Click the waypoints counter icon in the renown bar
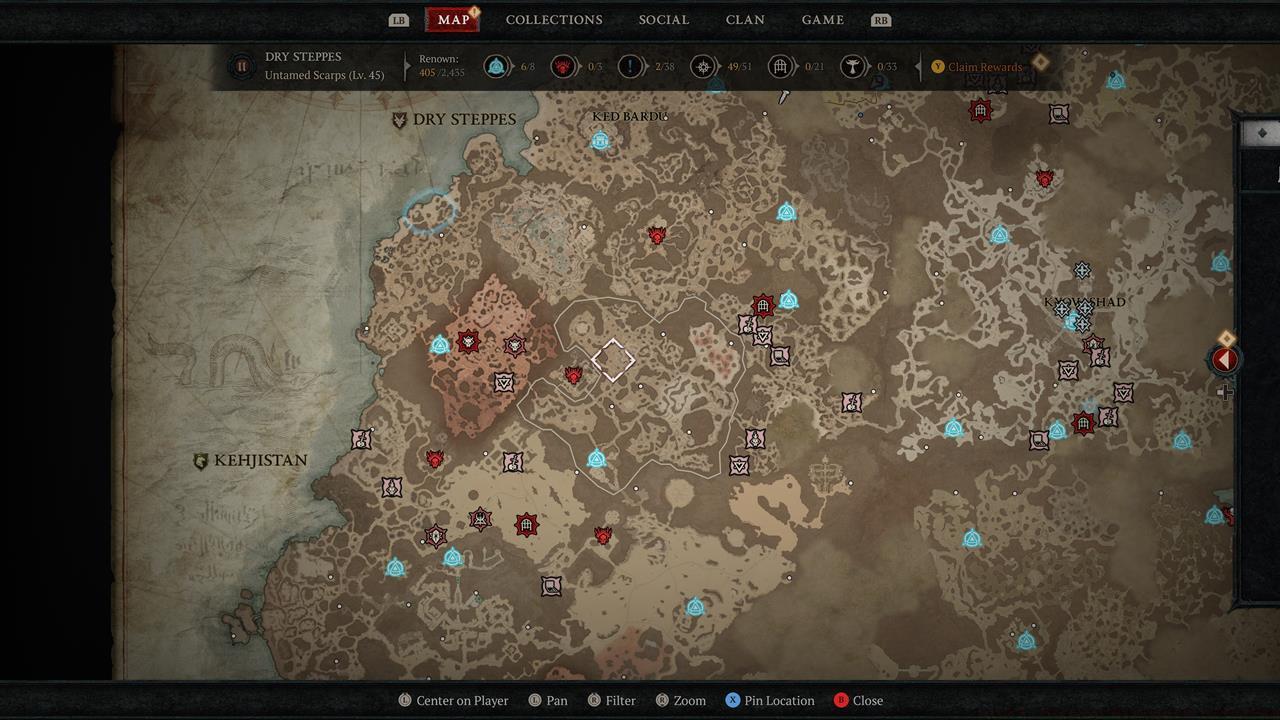 click(498, 66)
